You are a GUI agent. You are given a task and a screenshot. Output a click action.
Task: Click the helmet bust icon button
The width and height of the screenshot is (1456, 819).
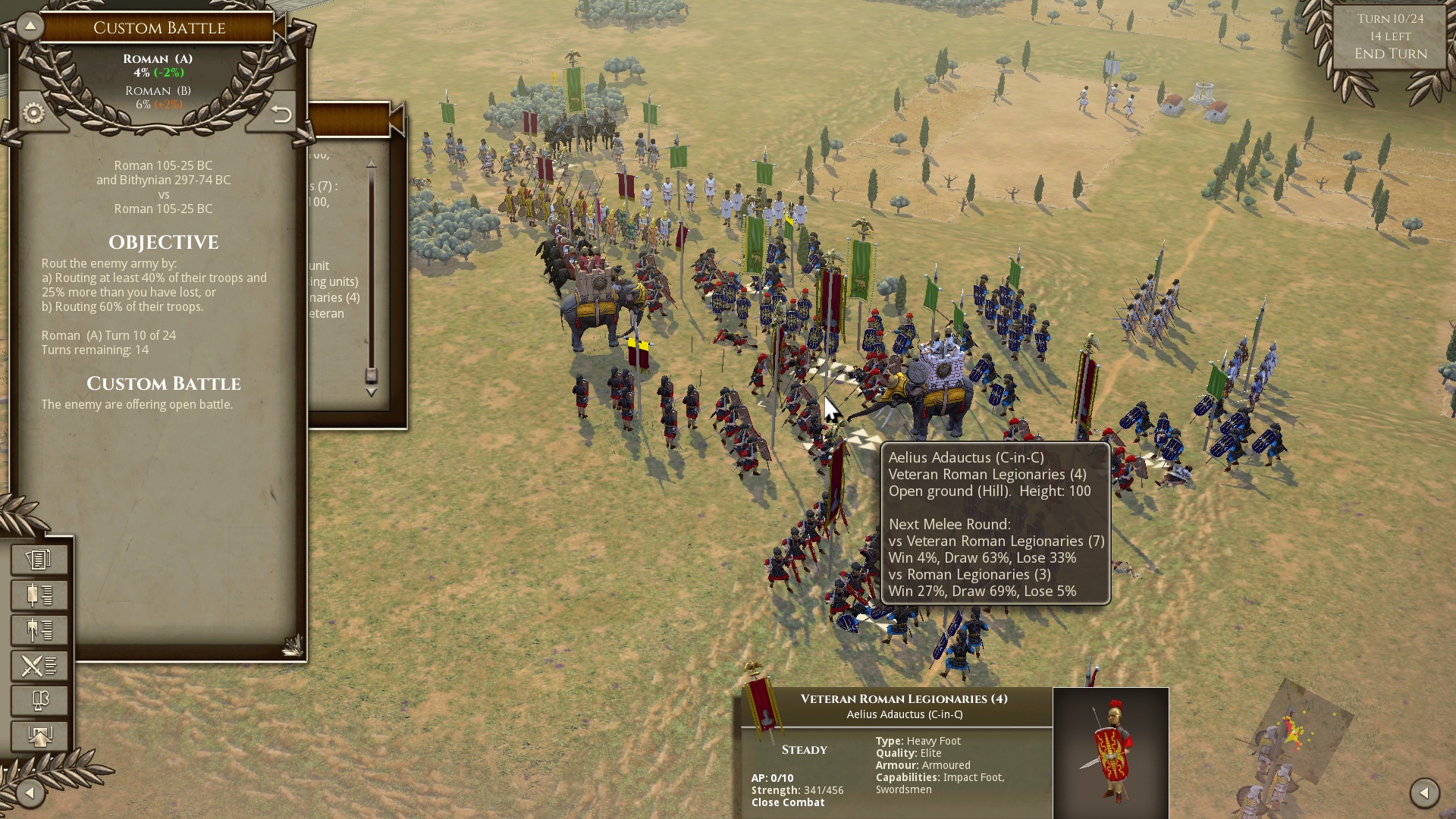[x=39, y=701]
